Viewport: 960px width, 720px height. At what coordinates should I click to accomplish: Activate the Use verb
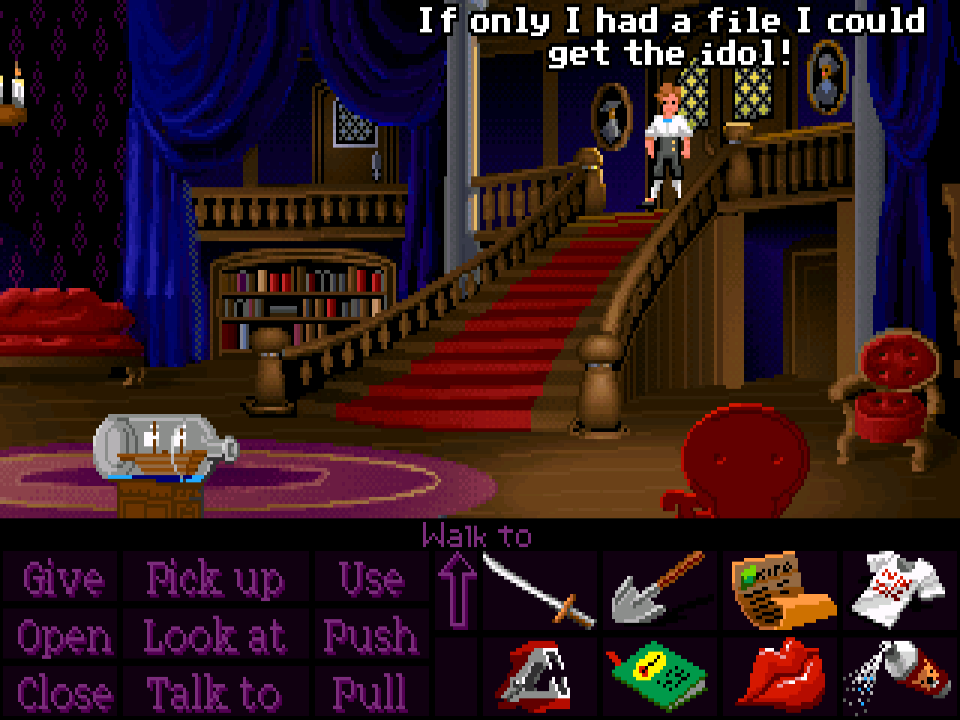click(x=371, y=580)
